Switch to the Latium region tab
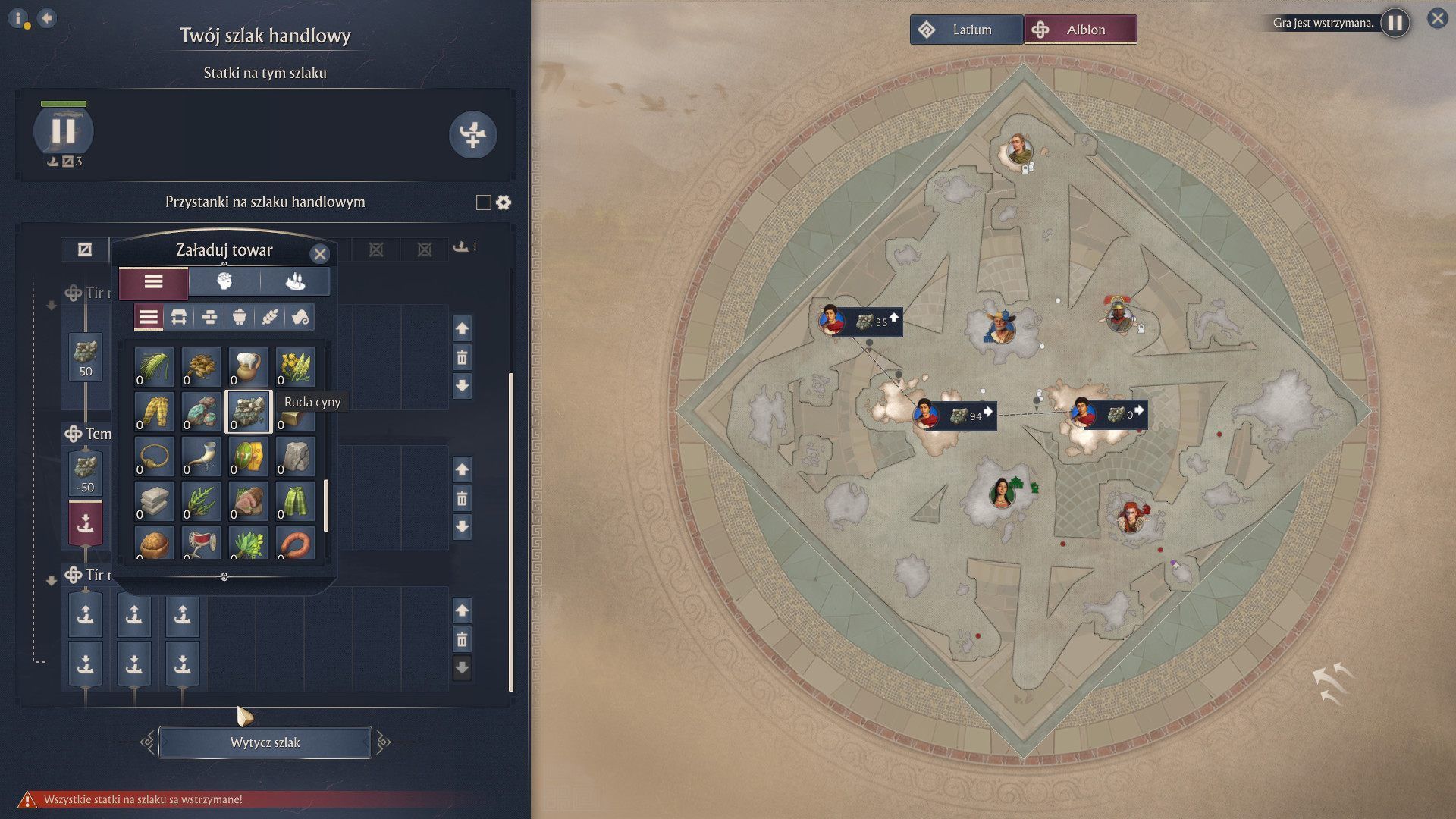 (966, 30)
